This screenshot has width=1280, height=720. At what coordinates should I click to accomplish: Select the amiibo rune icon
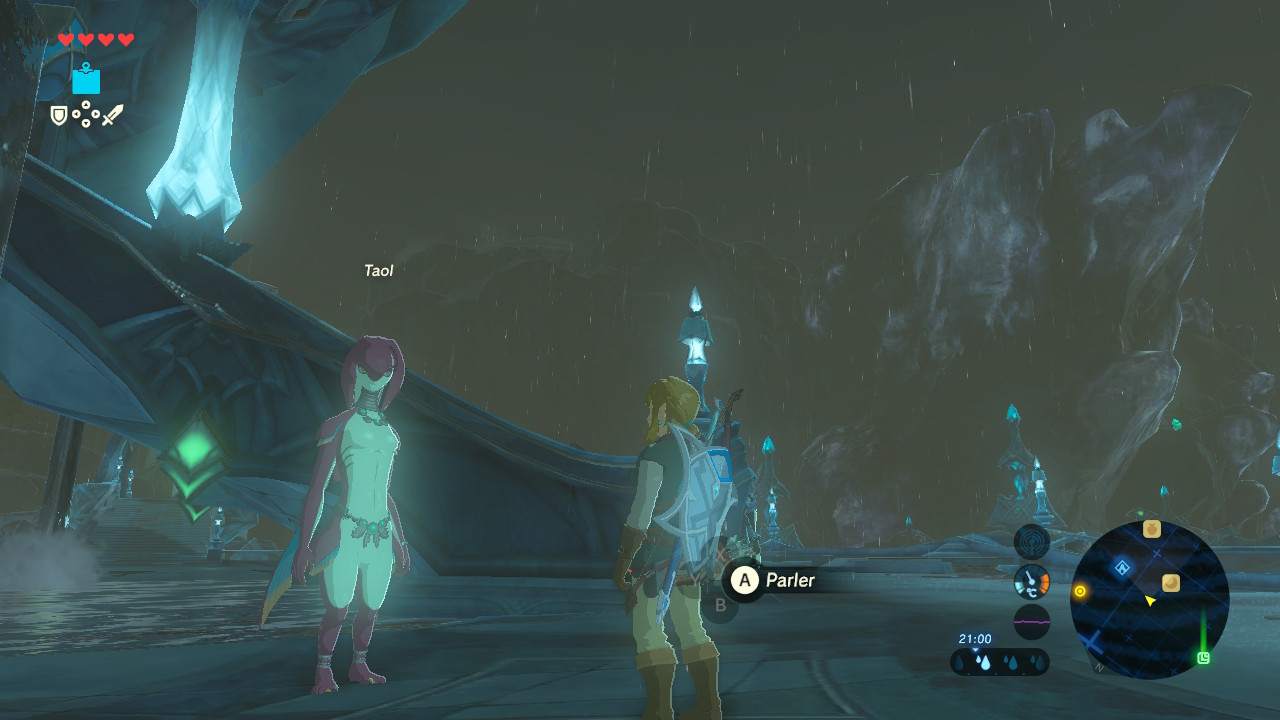pos(86,78)
